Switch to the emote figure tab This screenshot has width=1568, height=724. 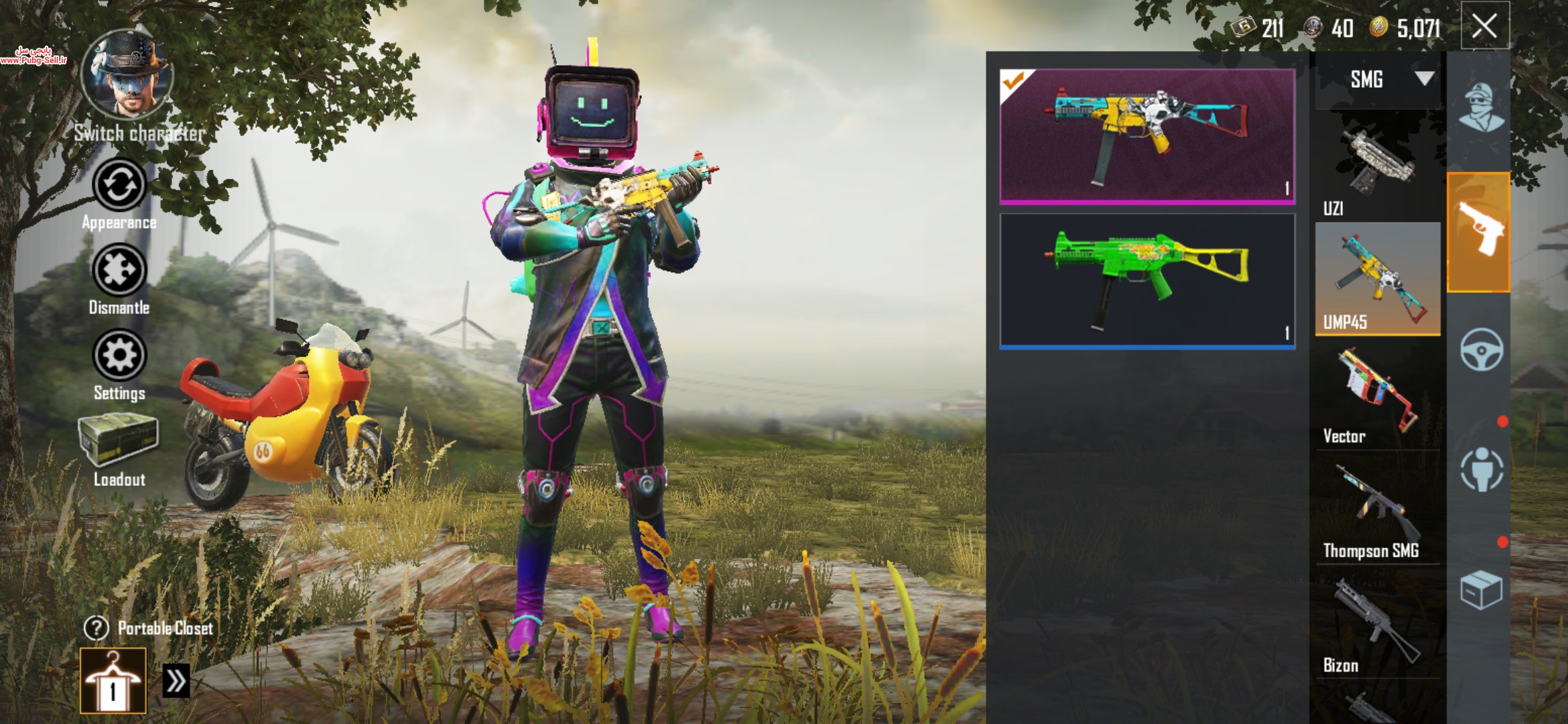[1481, 469]
